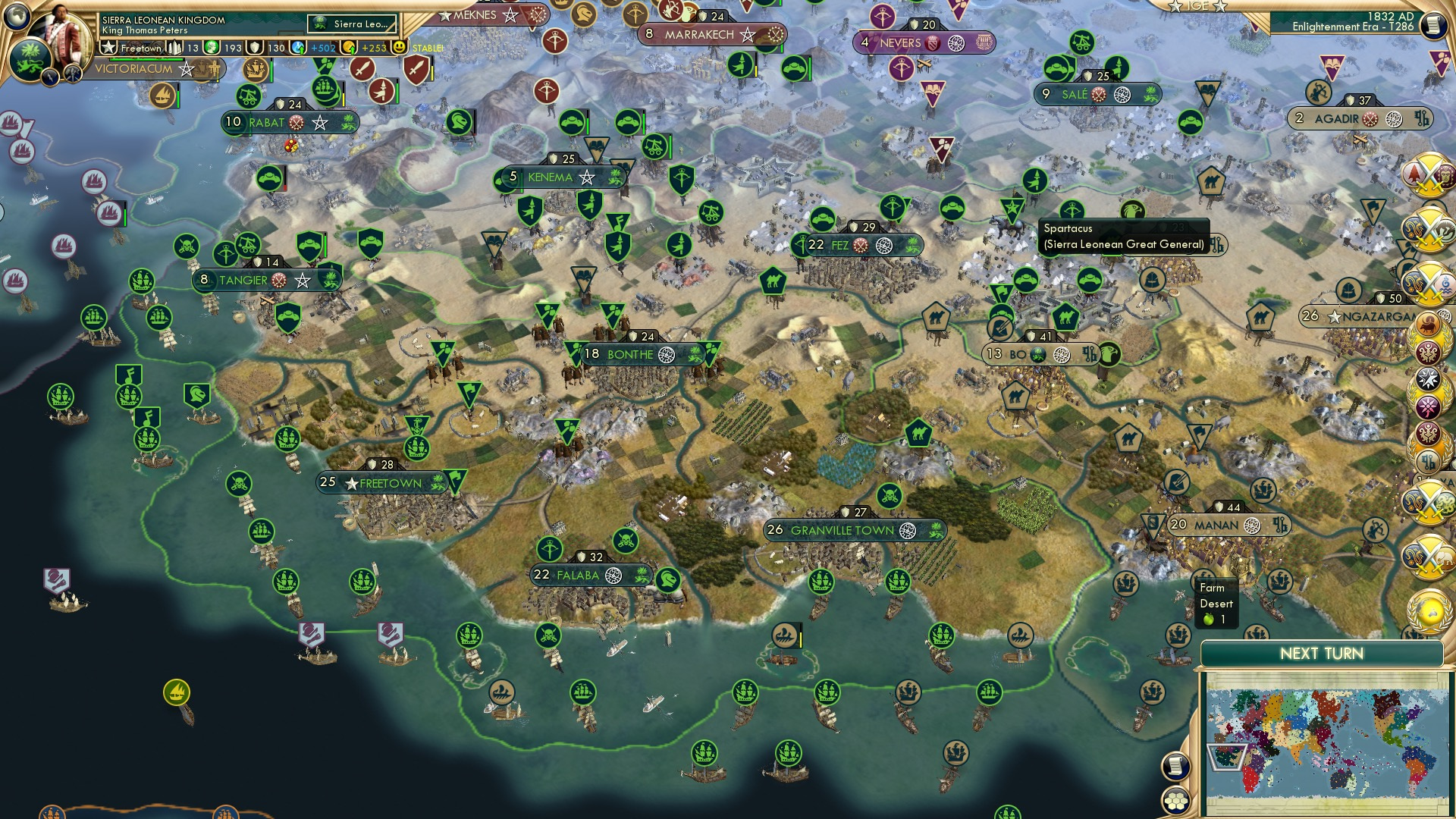Open the Freetown city banner
This screenshot has height=819, width=1456.
(383, 482)
